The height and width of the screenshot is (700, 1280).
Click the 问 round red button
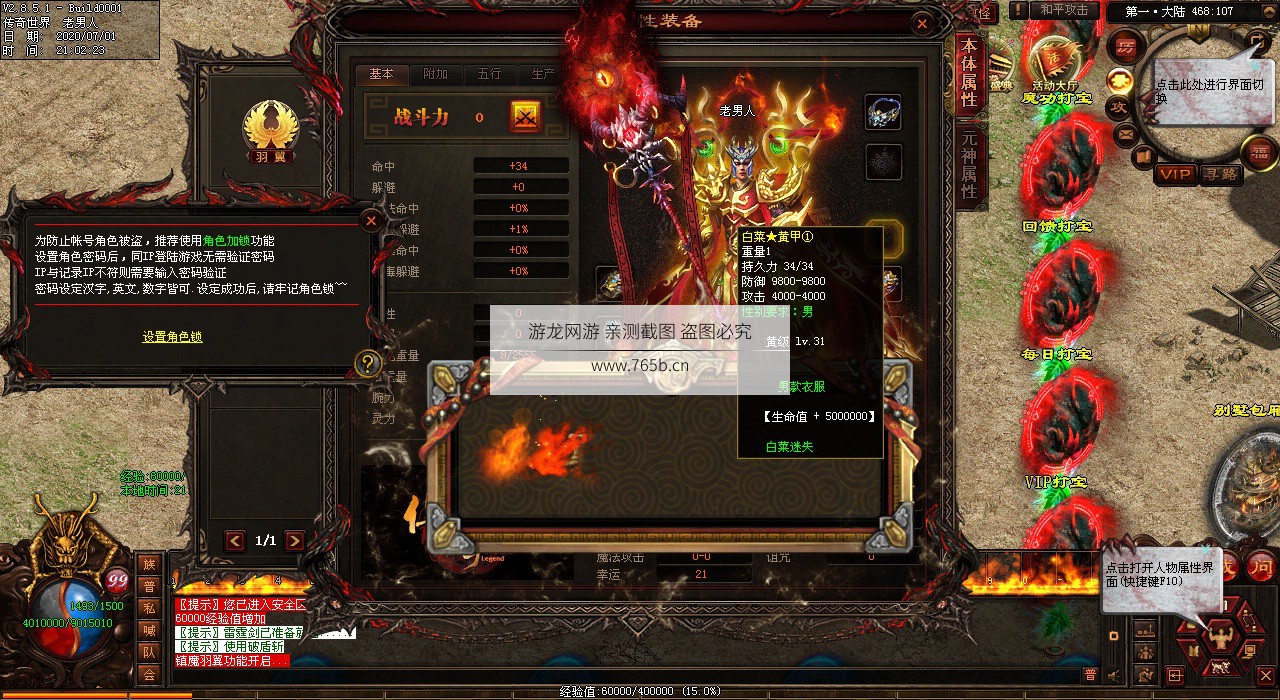click(1260, 566)
